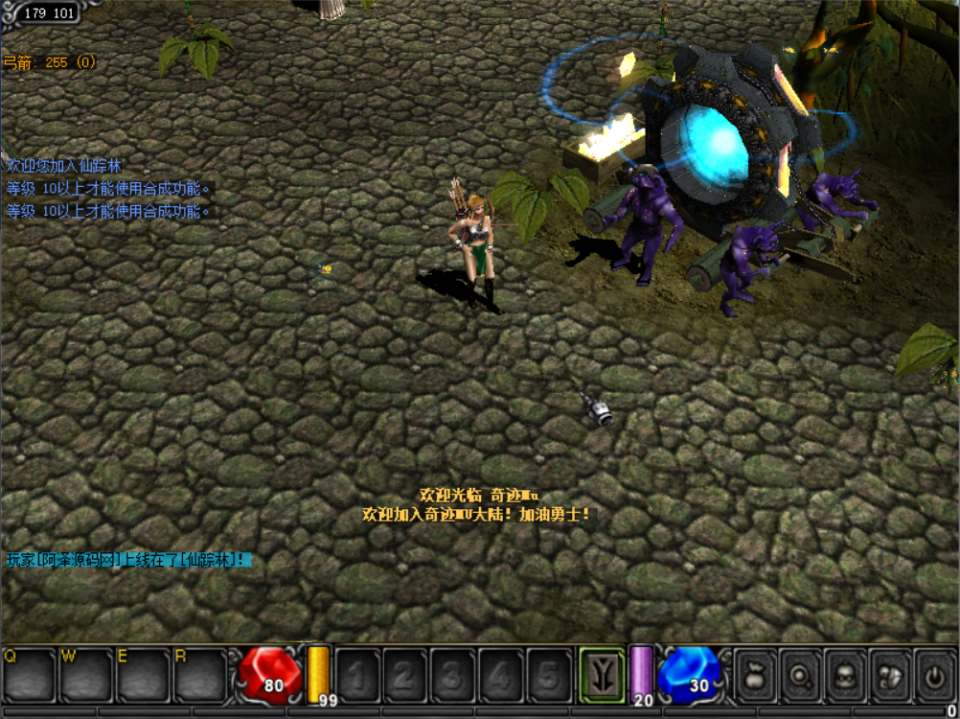Open the character helmet face icon
The width and height of the screenshot is (960, 719).
coord(844,674)
